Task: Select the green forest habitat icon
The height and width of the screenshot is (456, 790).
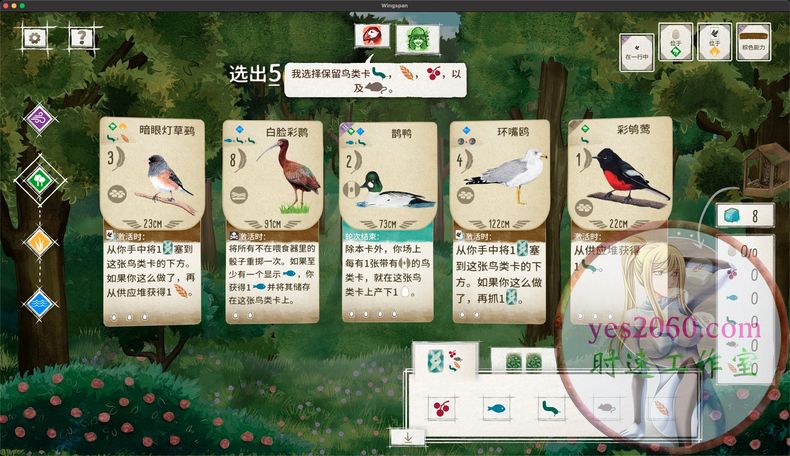Action: 40,182
